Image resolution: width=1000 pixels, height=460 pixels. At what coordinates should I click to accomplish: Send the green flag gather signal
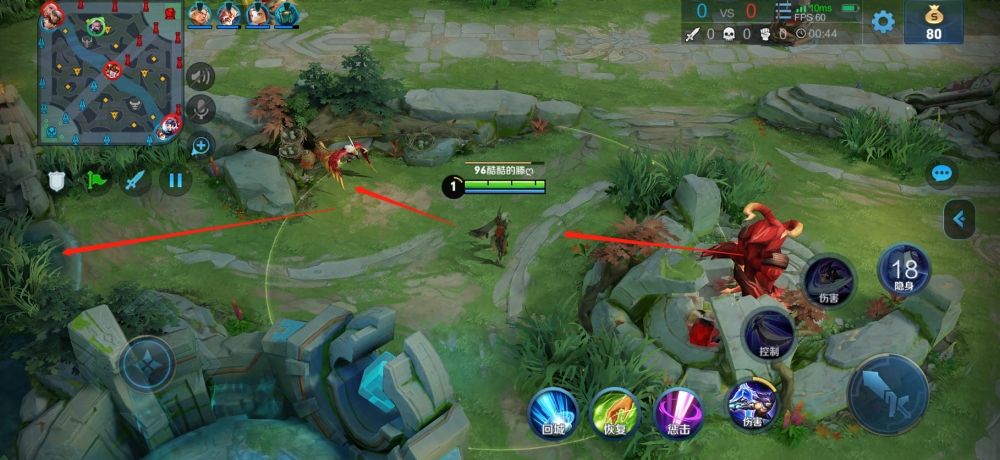pyautogui.click(x=97, y=181)
